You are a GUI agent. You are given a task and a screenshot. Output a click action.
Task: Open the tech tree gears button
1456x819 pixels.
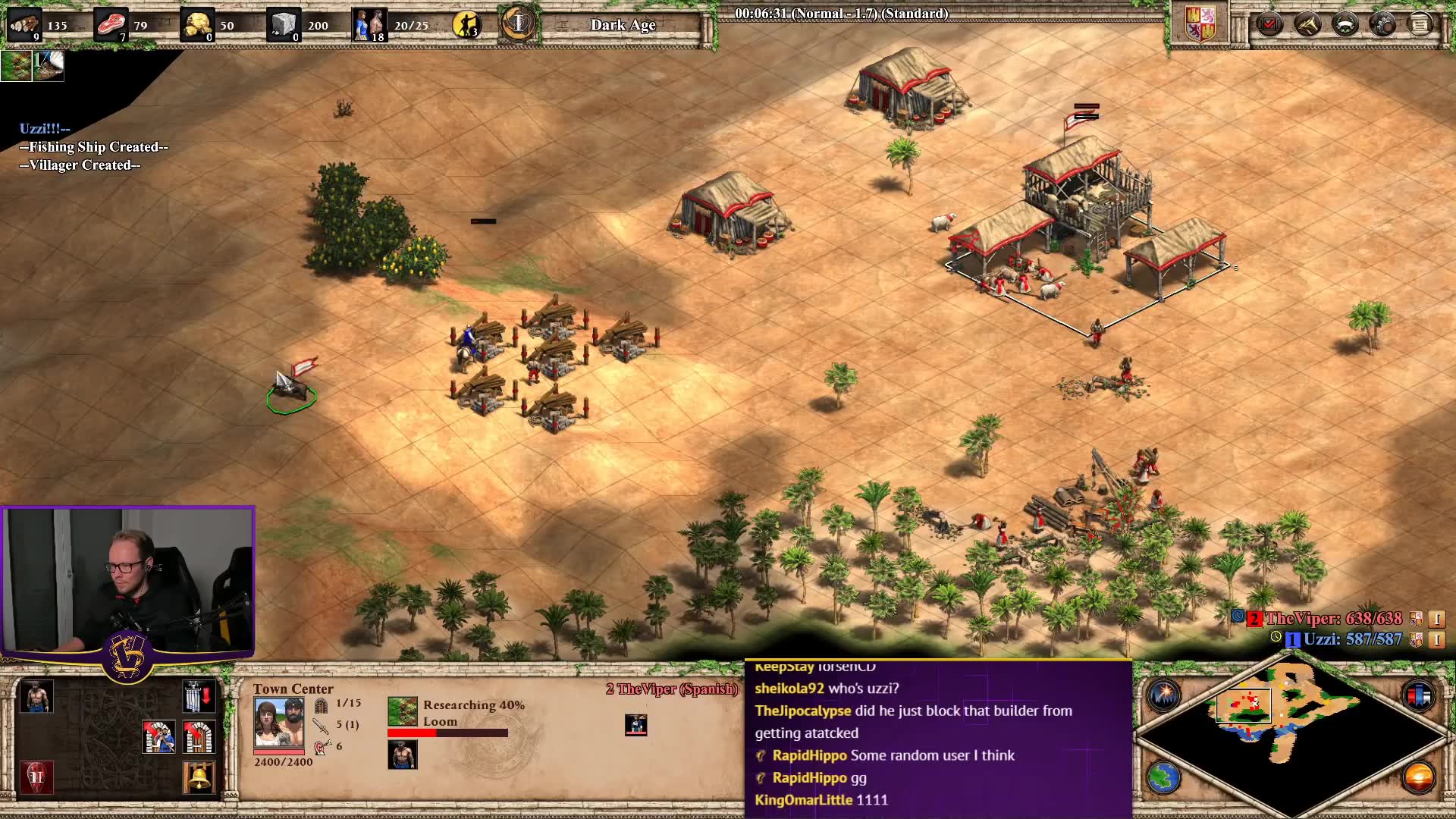pyautogui.click(x=1382, y=25)
